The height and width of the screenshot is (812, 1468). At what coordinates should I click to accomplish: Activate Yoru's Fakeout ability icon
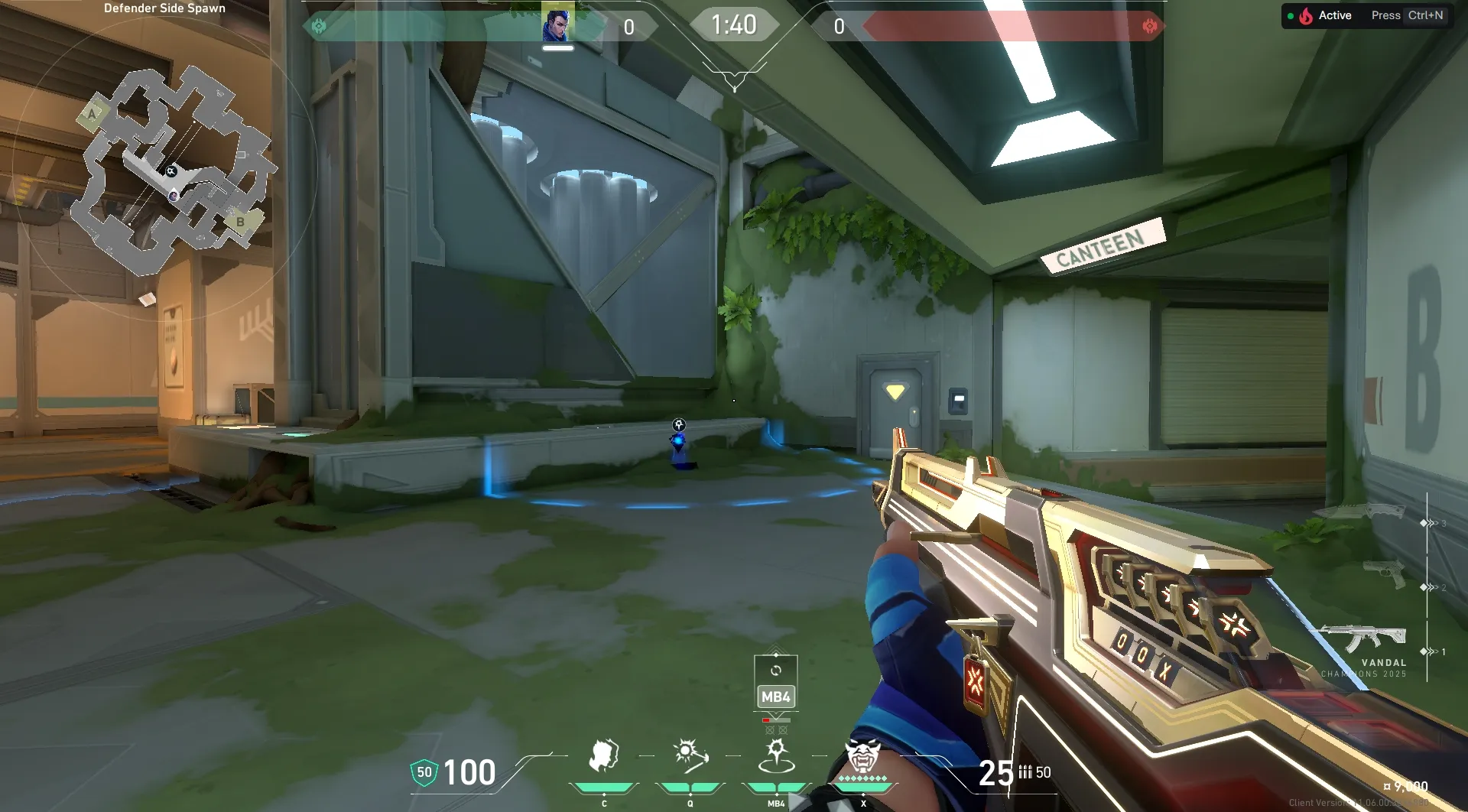click(x=603, y=756)
